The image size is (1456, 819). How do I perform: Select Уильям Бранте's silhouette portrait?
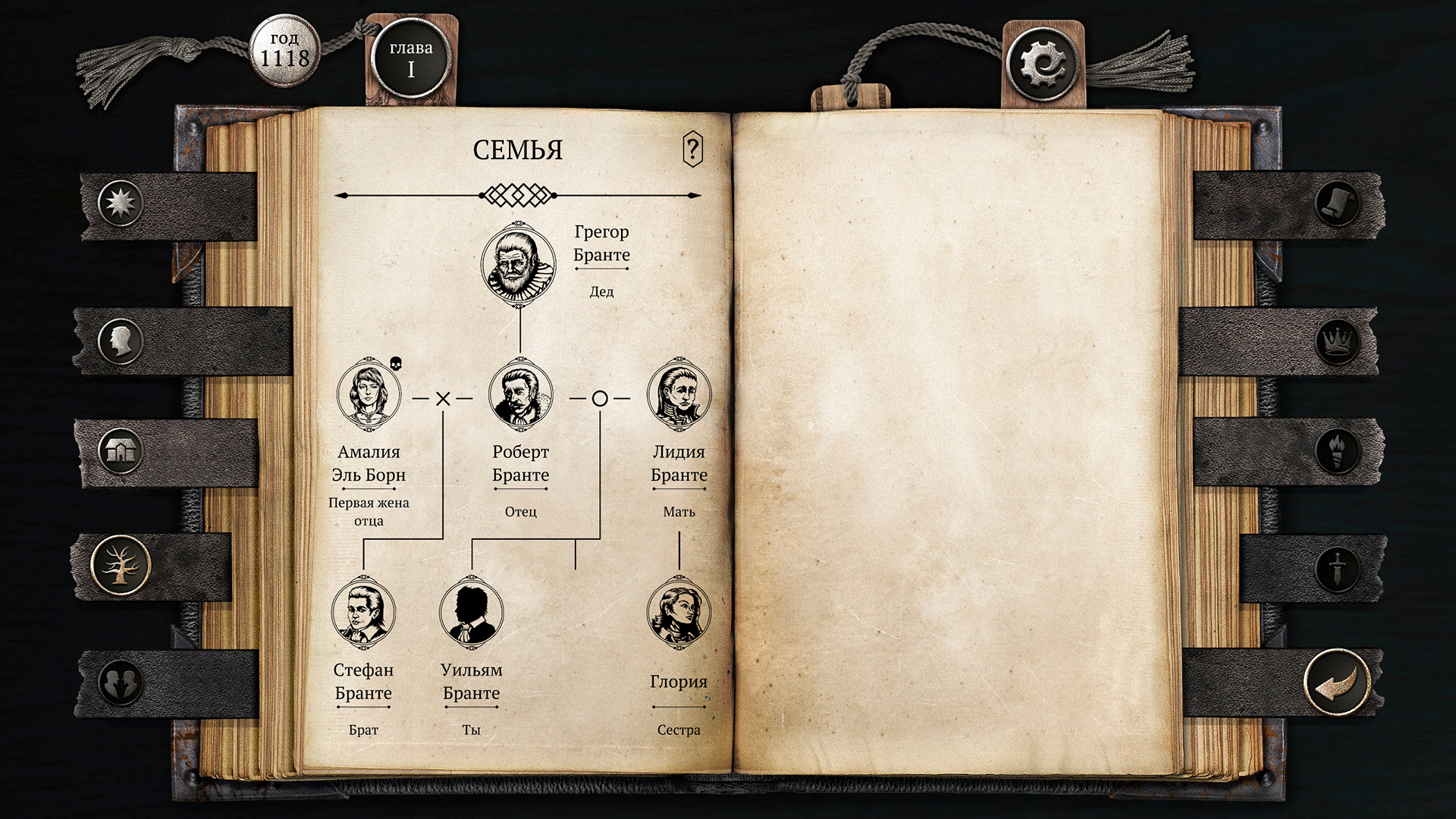point(472,613)
